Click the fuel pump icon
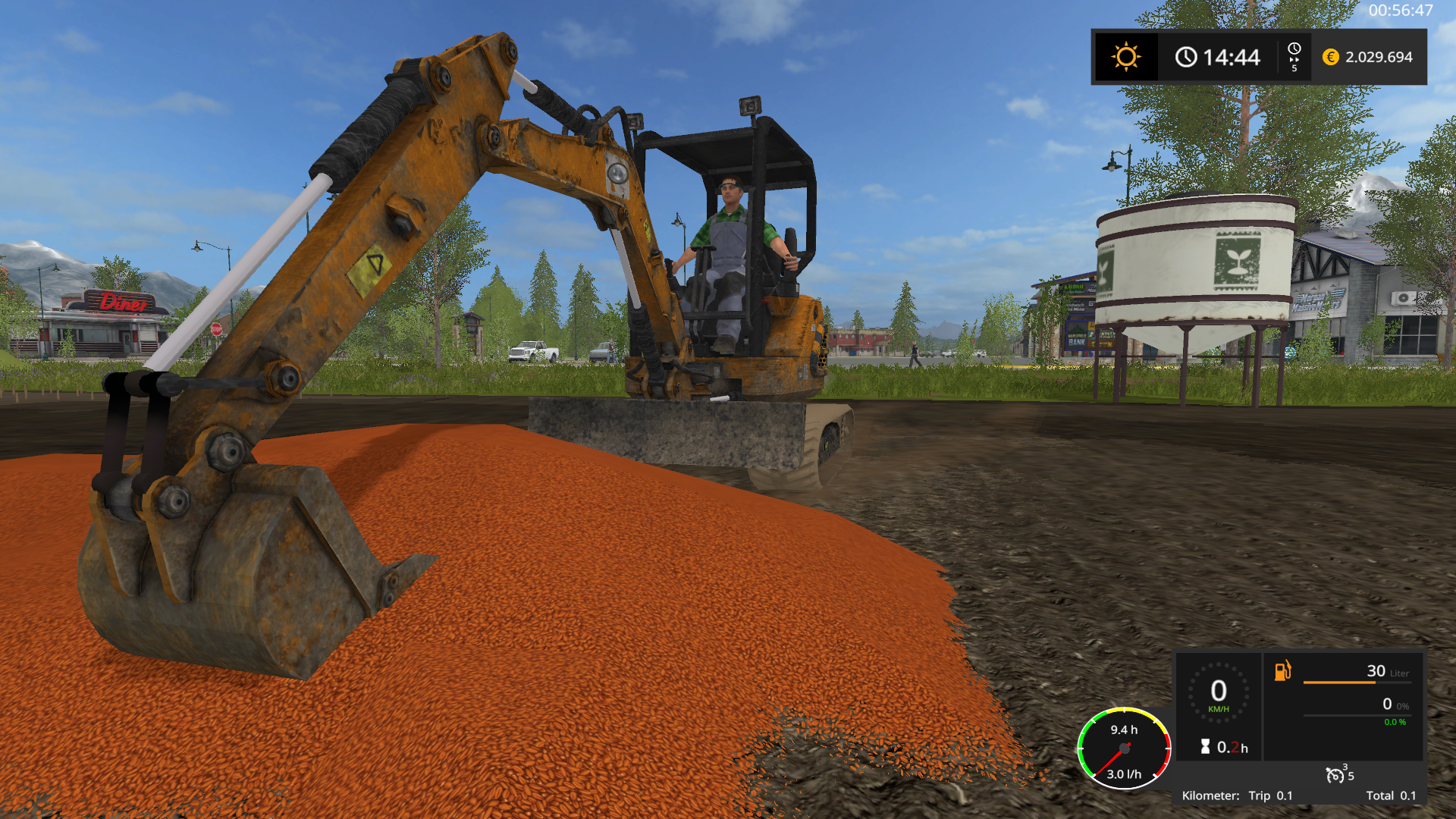This screenshot has width=1456, height=819. point(1282,670)
